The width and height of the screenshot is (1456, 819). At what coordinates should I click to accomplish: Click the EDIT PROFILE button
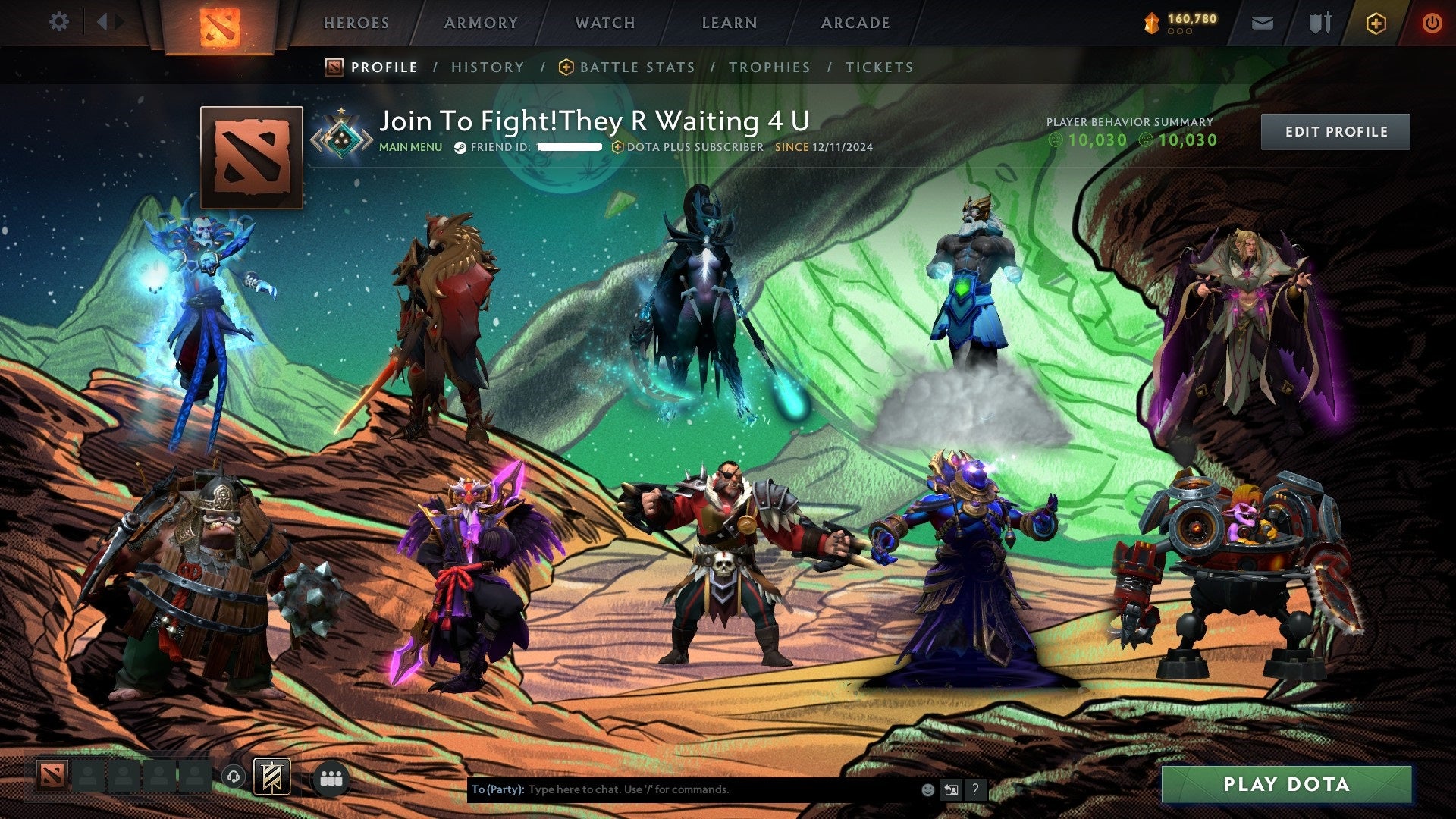[1335, 131]
